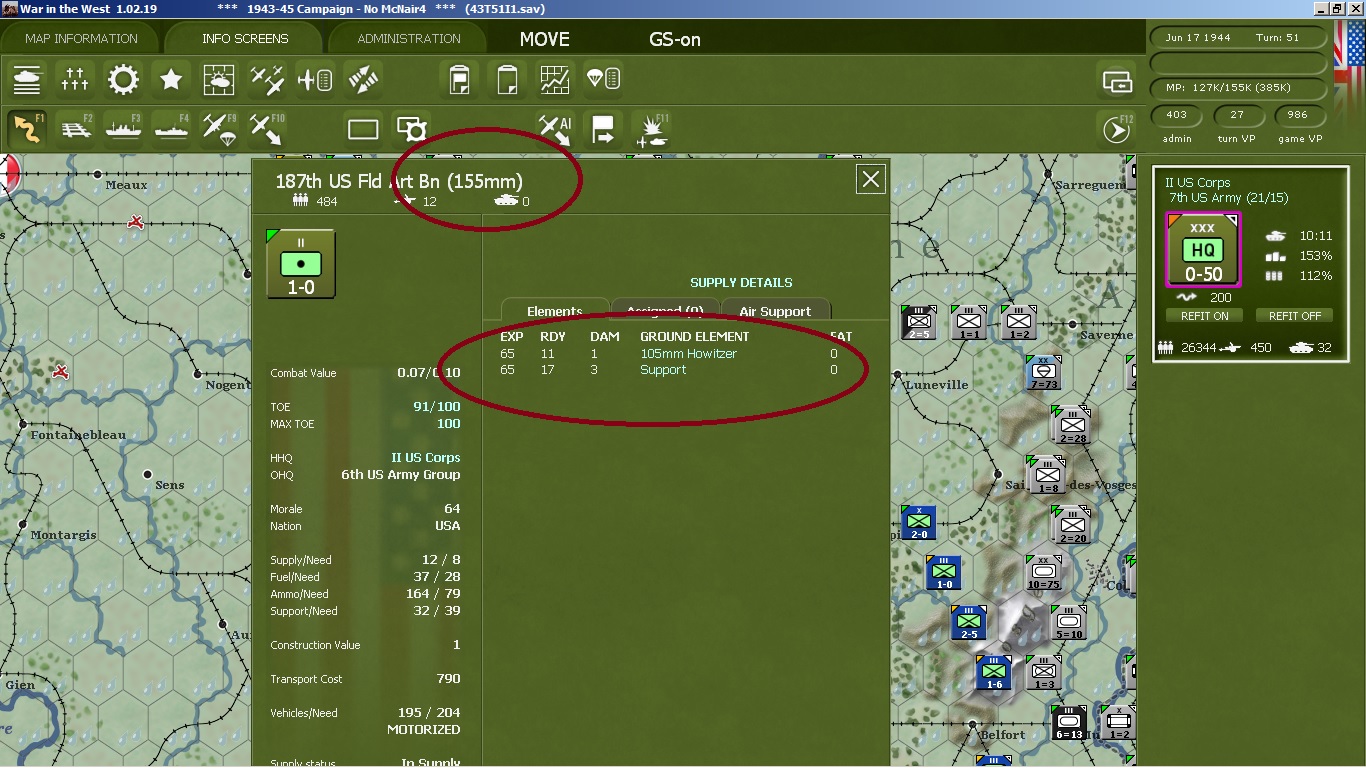1366x768 pixels.
Task: Select air transfer mode (F9)
Action: (217, 129)
